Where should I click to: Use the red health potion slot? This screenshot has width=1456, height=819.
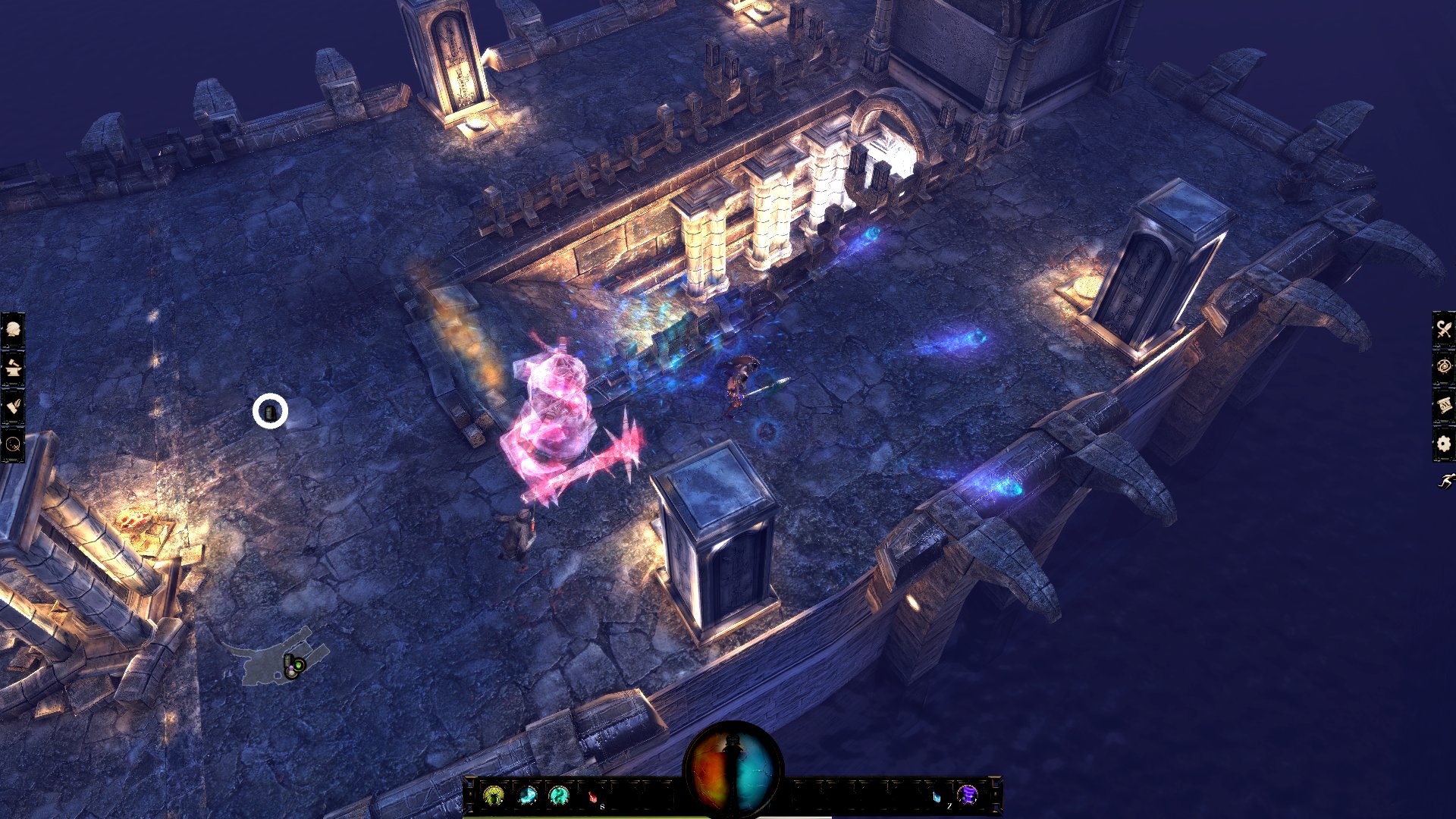[x=593, y=796]
